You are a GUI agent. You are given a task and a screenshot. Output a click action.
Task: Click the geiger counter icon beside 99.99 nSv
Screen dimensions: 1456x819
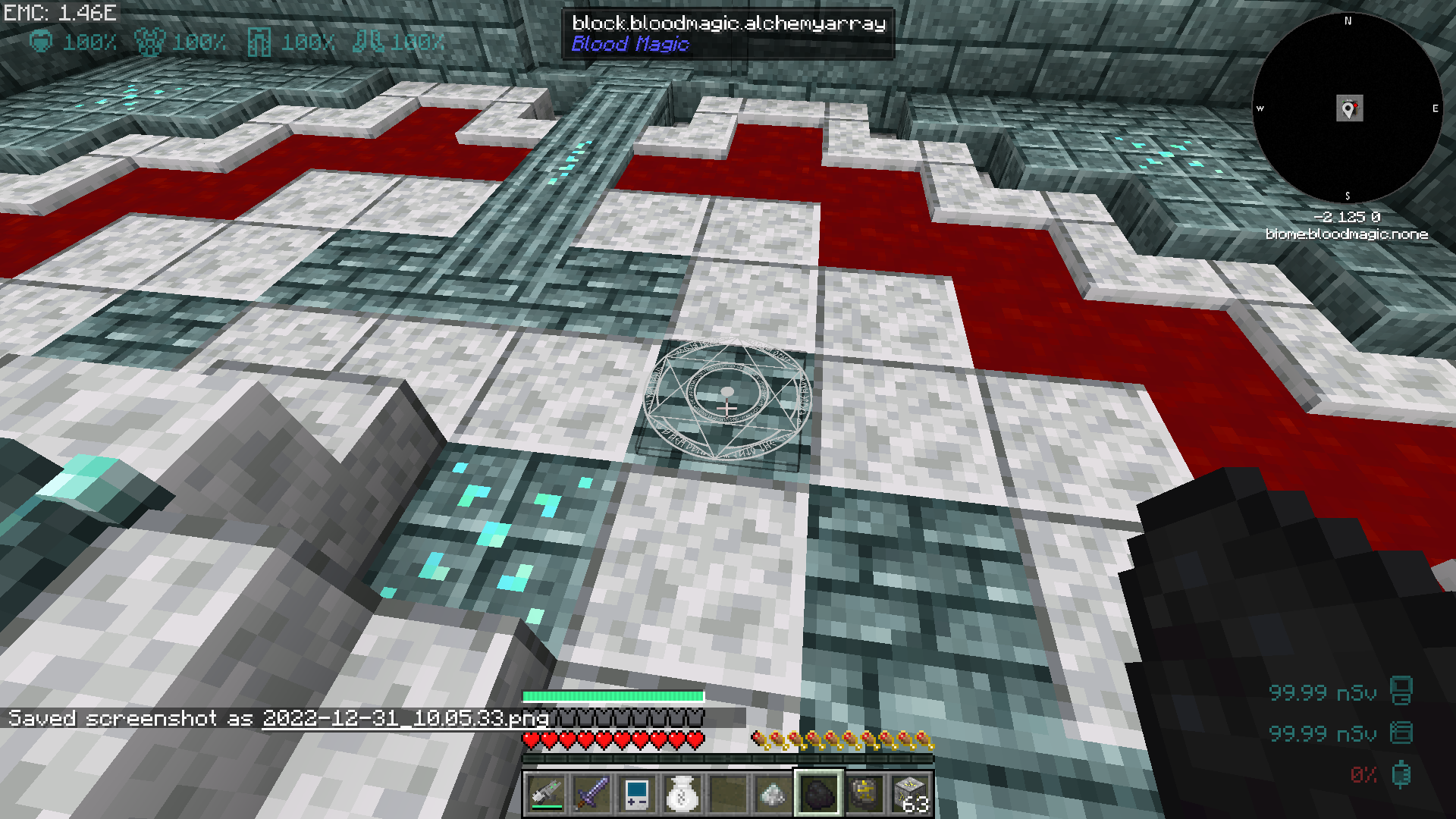click(x=1402, y=690)
